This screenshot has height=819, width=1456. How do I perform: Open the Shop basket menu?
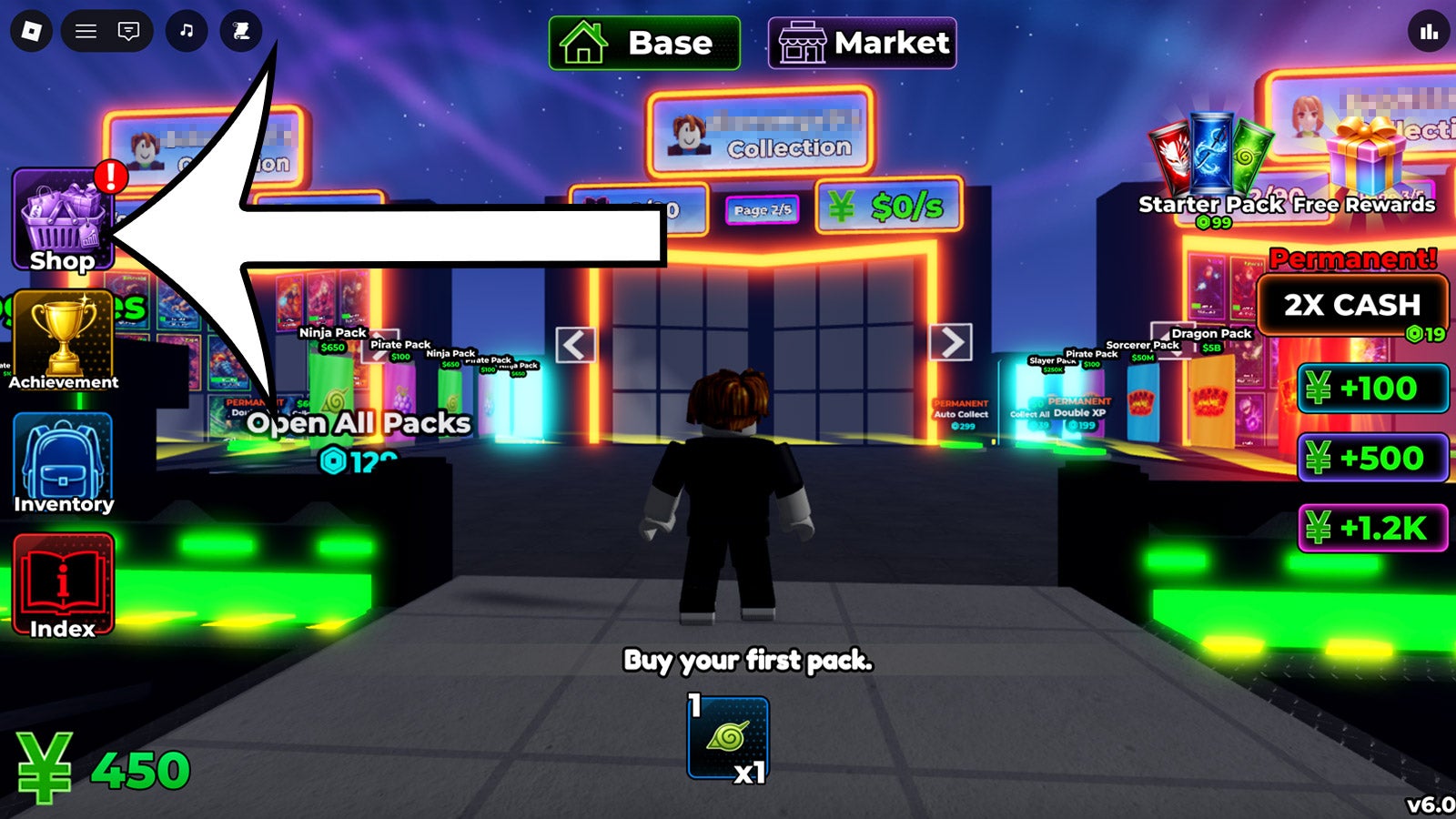pyautogui.click(x=63, y=221)
